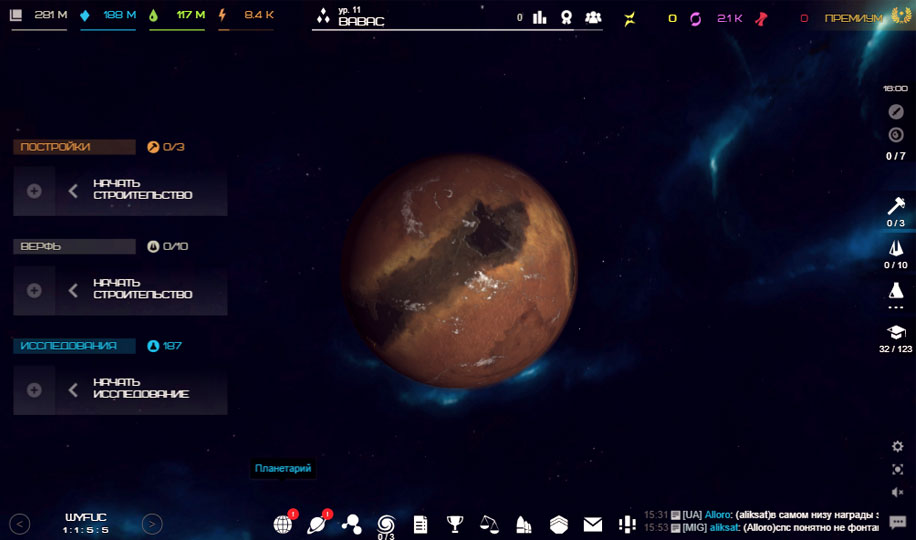Open the trophy rankings icon

click(455, 524)
